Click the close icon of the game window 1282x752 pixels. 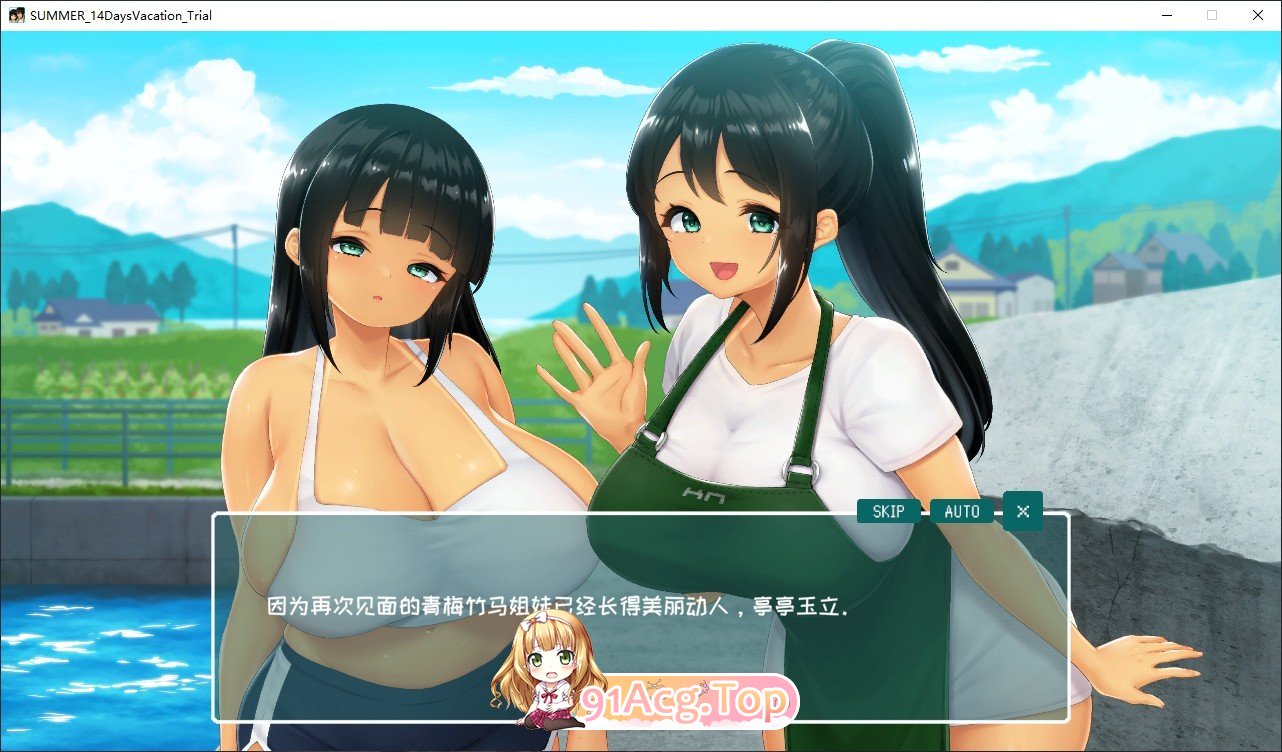1257,15
